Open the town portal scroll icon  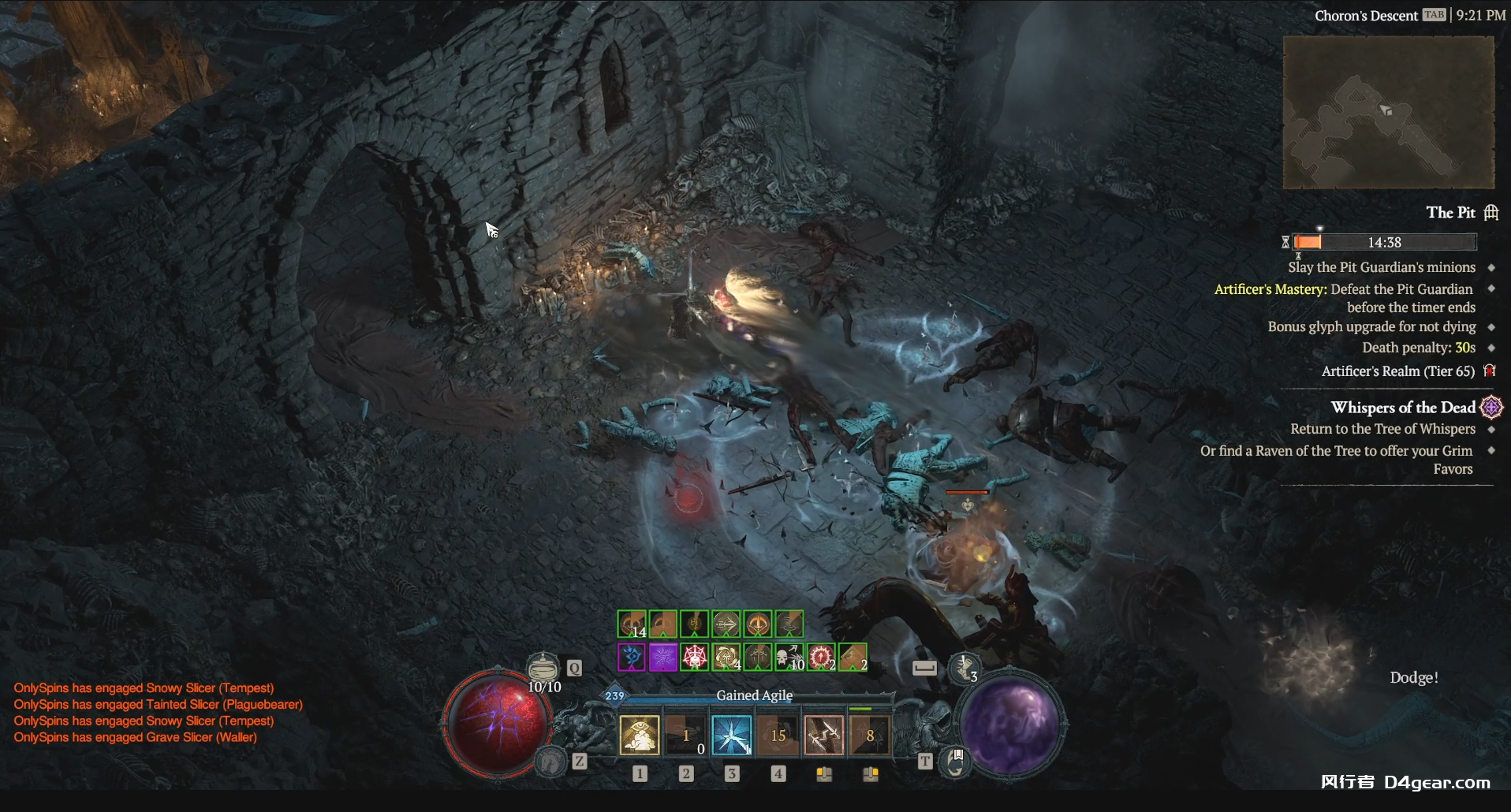point(955,762)
